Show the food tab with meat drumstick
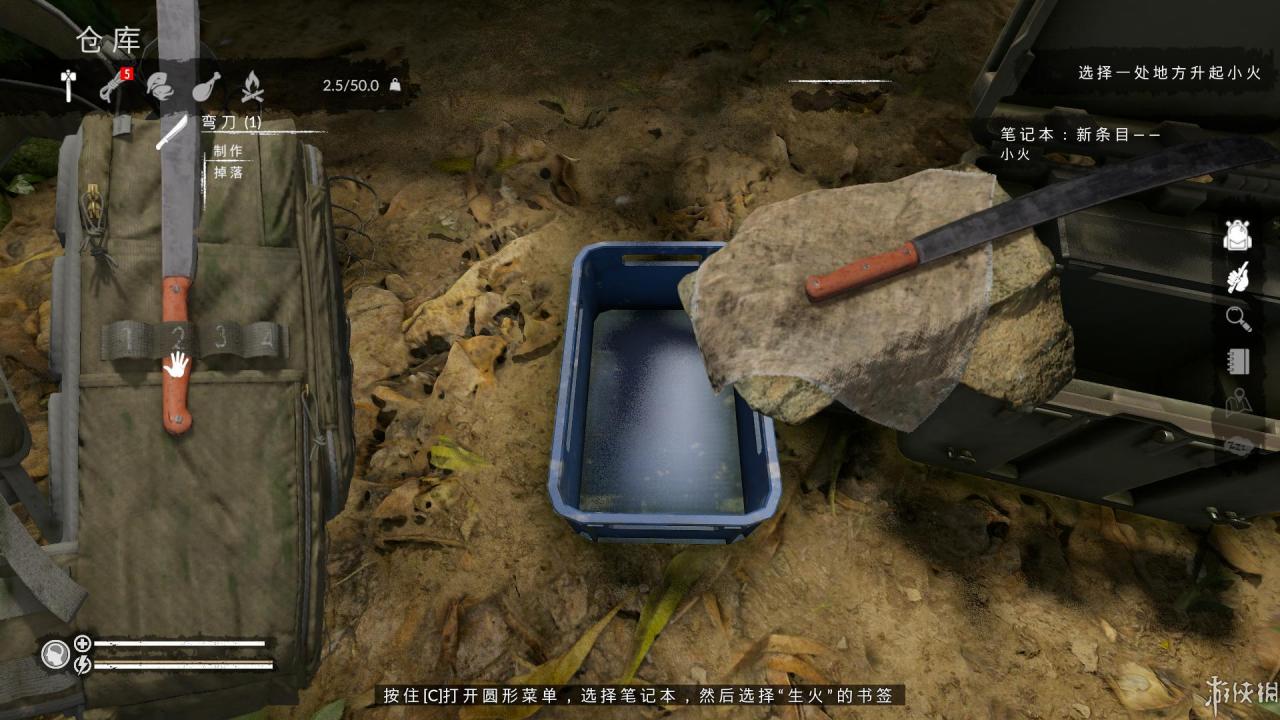This screenshot has height=720, width=1280. pyautogui.click(x=206, y=87)
